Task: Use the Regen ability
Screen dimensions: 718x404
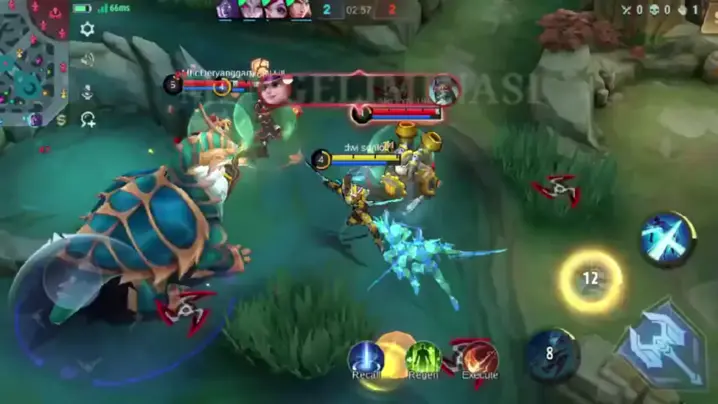Action: [x=423, y=358]
